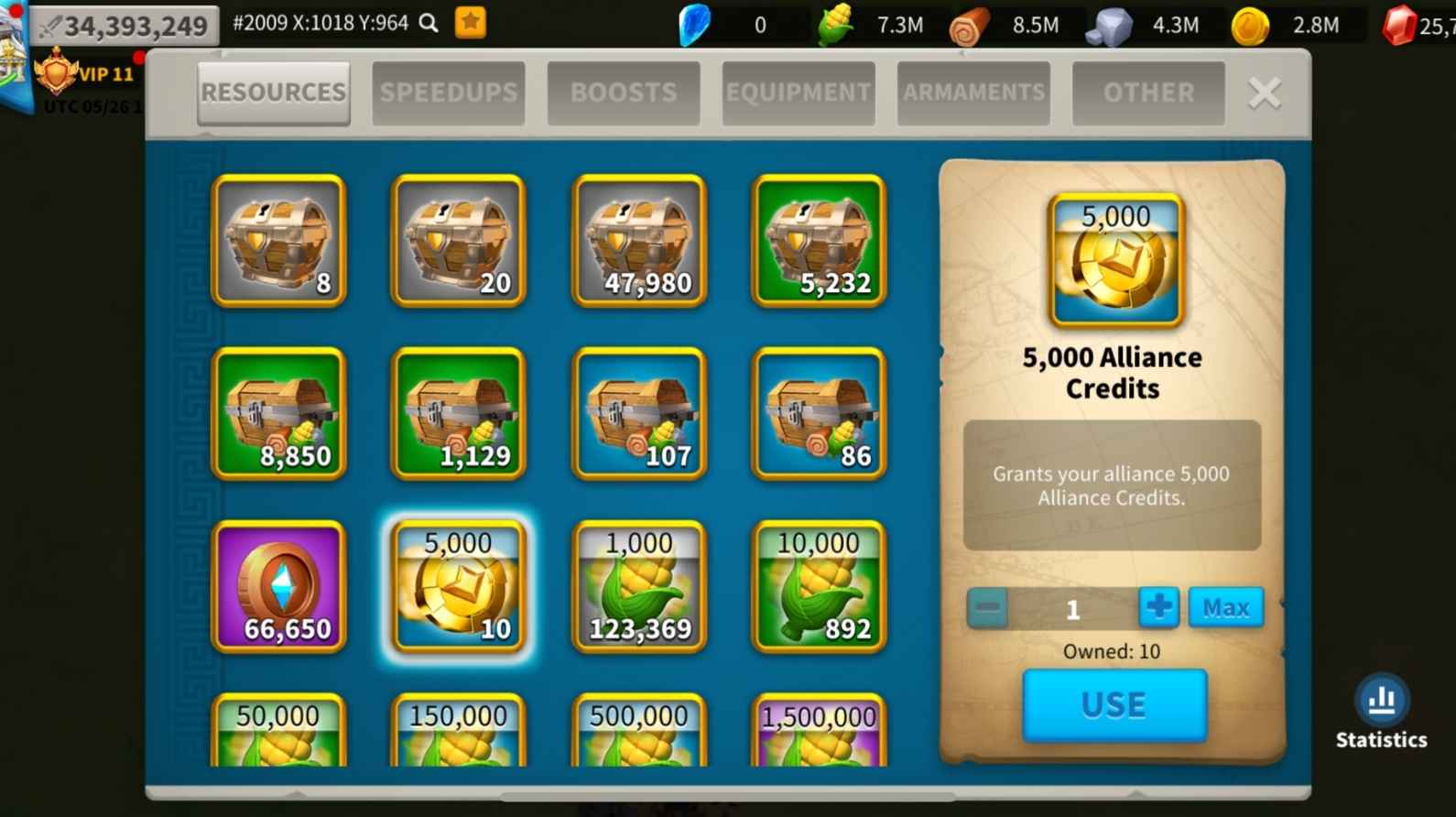The width and height of the screenshot is (1456, 817).
Task: Open the Armaments category
Action: click(x=973, y=93)
